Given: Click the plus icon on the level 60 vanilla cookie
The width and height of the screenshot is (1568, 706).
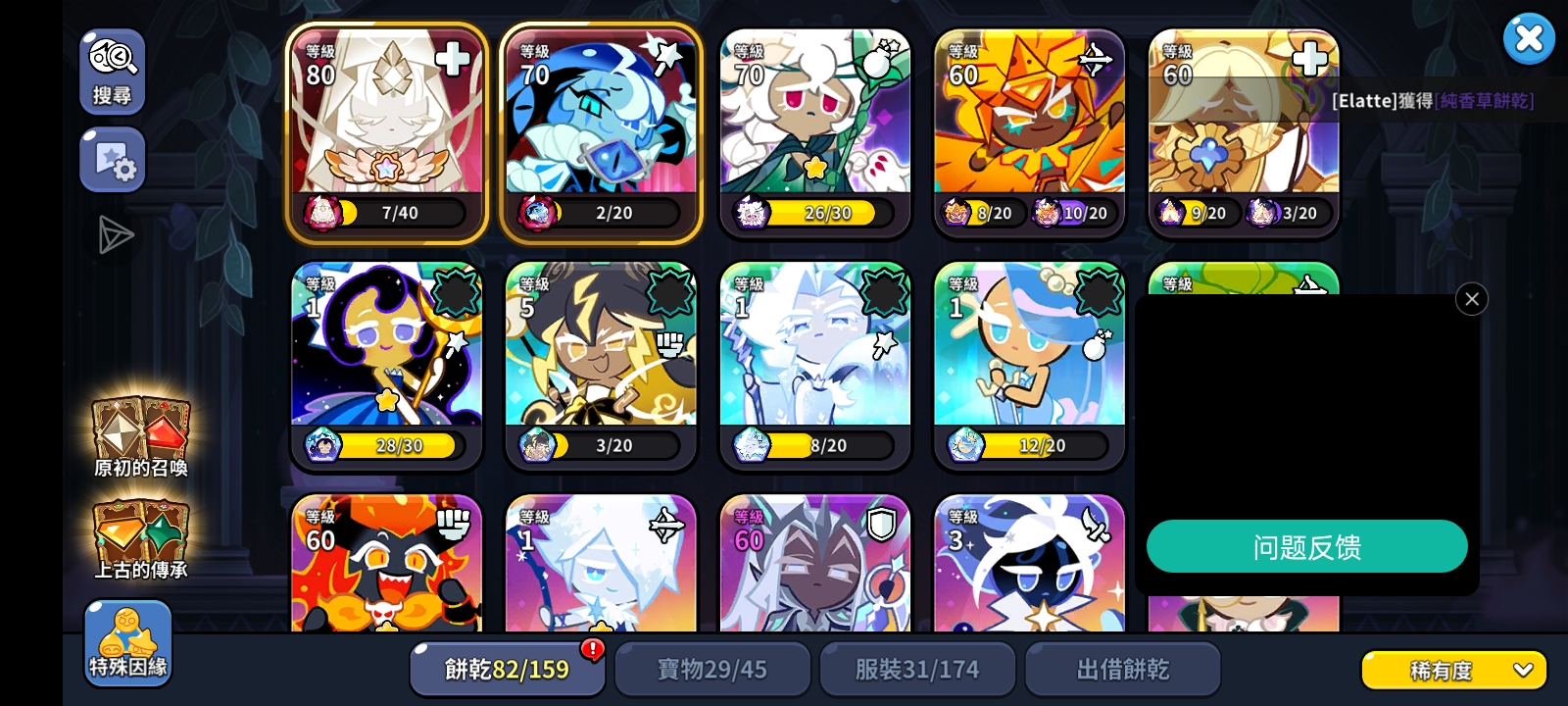Looking at the screenshot, I should click(1308, 59).
